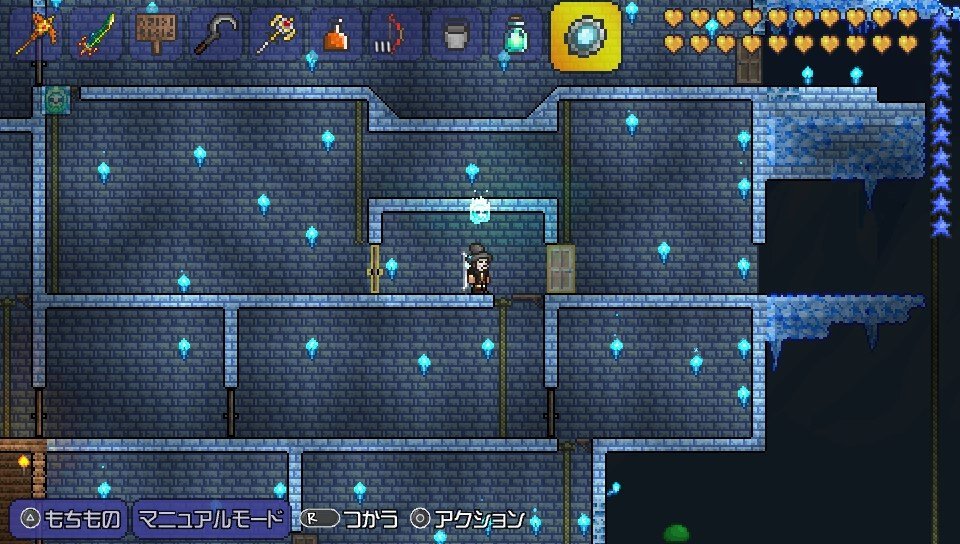The image size is (960, 544).
Task: Choose the green potion bottle slot
Action: click(516, 35)
